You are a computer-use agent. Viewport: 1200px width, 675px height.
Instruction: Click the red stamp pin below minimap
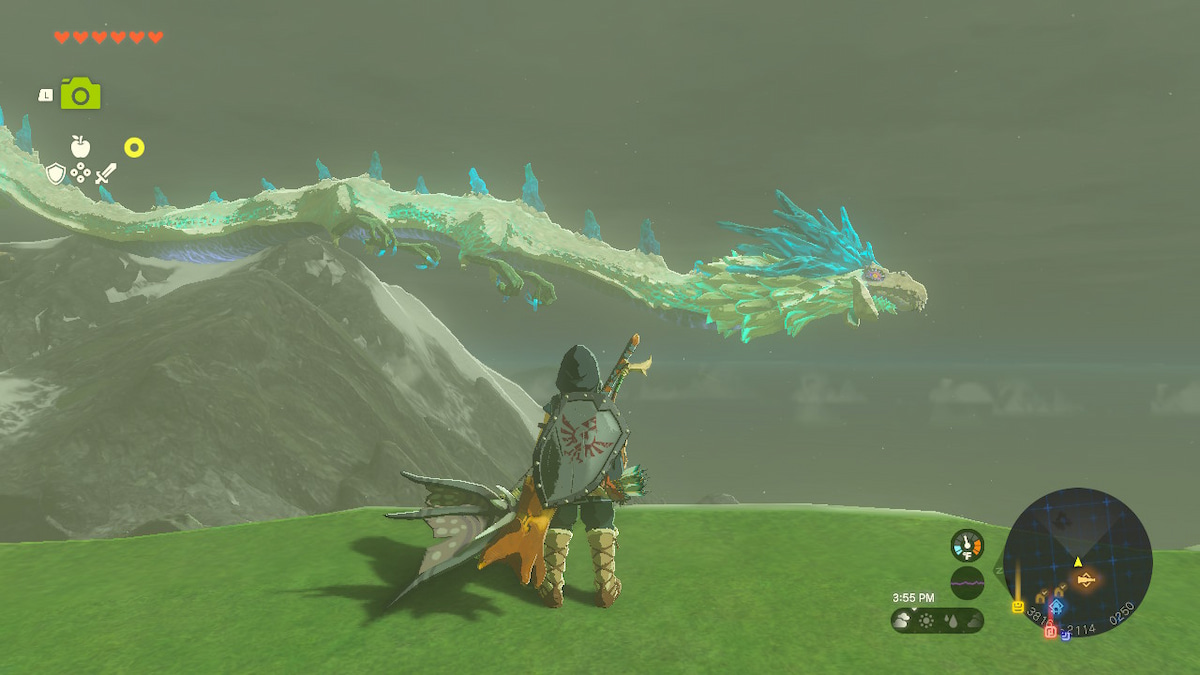click(1050, 631)
